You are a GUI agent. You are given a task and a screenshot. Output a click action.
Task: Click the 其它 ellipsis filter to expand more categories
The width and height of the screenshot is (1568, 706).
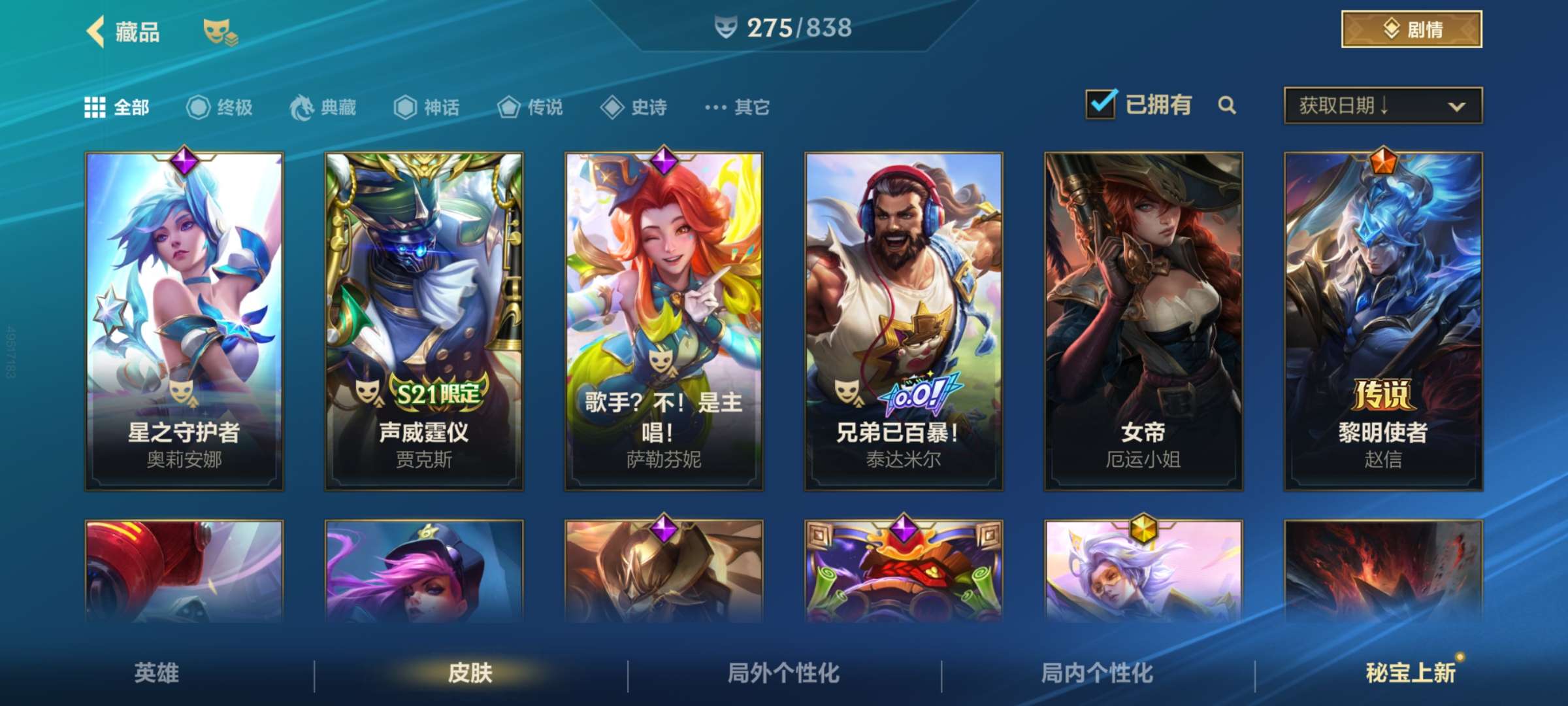click(716, 108)
